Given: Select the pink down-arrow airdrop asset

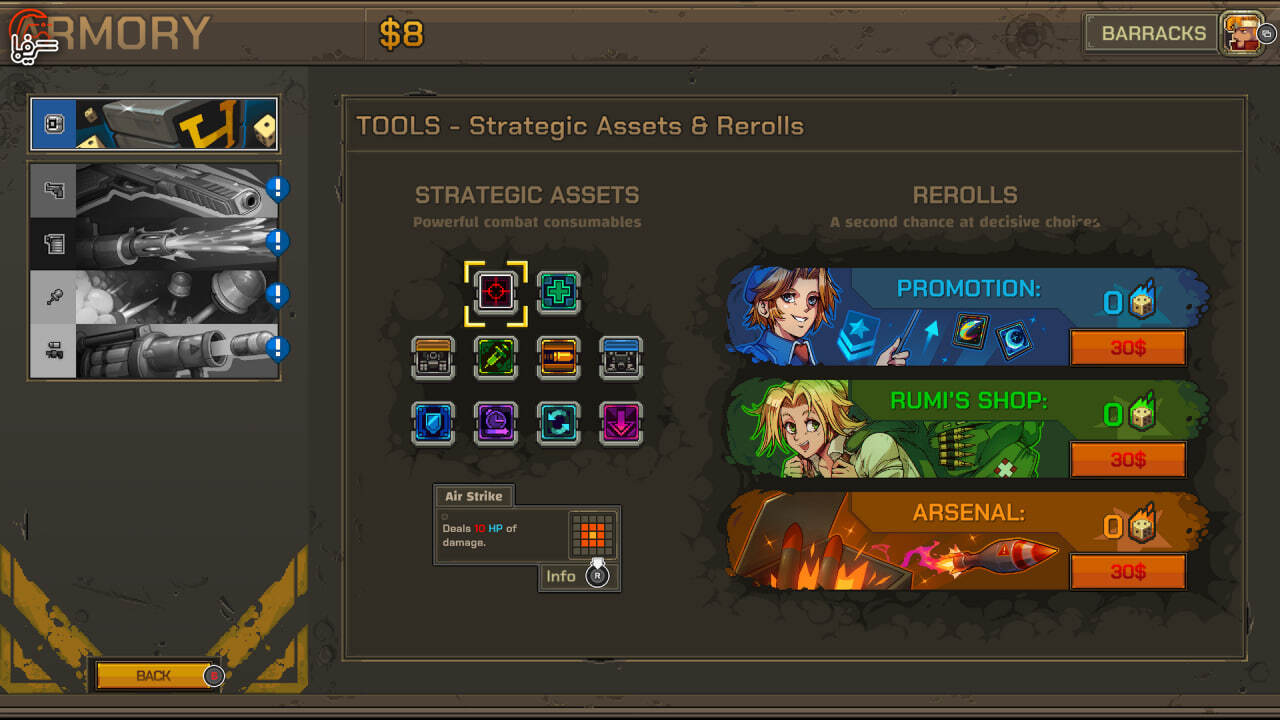Looking at the screenshot, I should pos(621,423).
